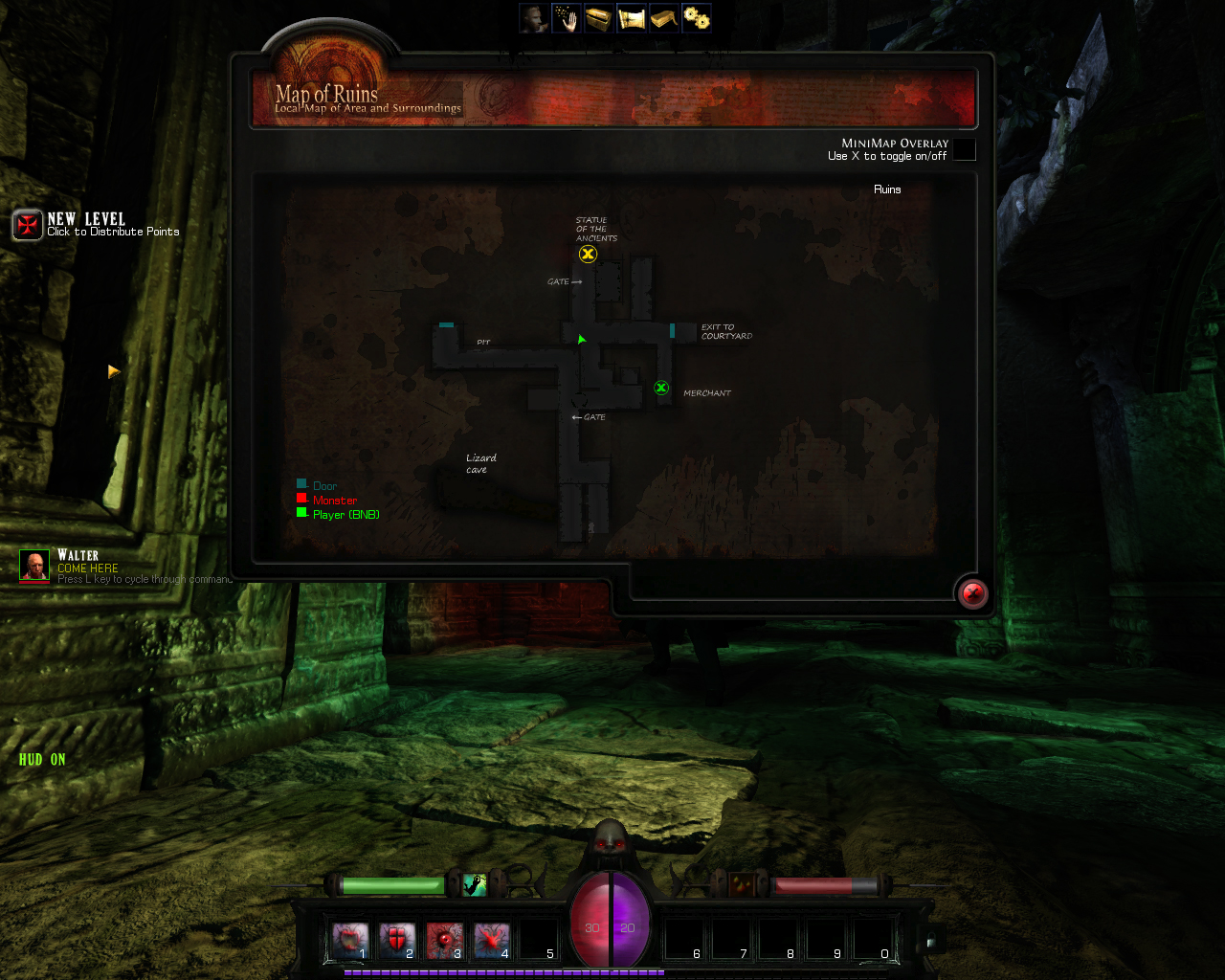Screen dimensions: 1225x980
Task: Open the character screen portrait icon
Action: [x=536, y=17]
